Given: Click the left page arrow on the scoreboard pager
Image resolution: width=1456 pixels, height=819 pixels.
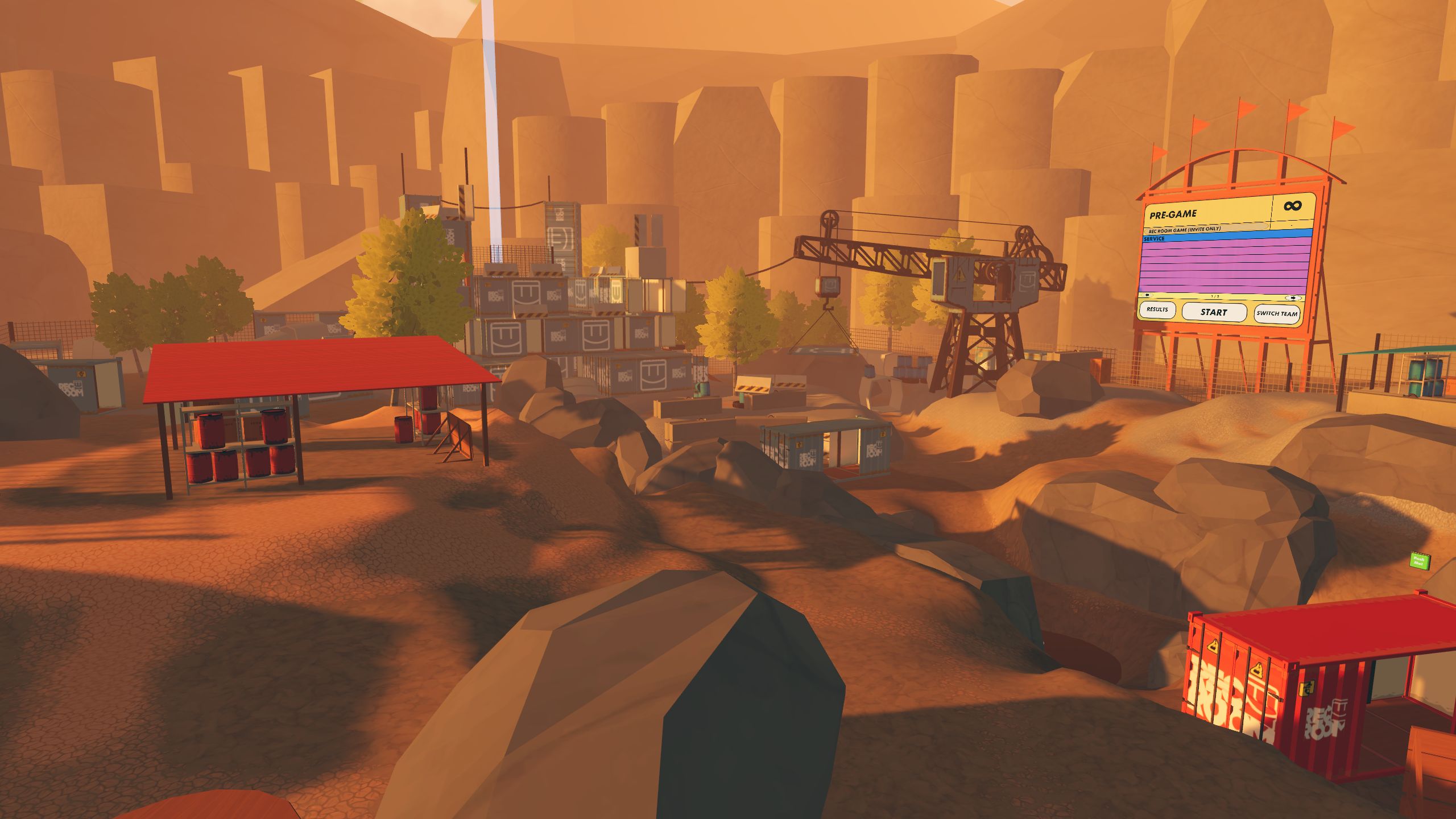Looking at the screenshot, I should (x=1147, y=295).
